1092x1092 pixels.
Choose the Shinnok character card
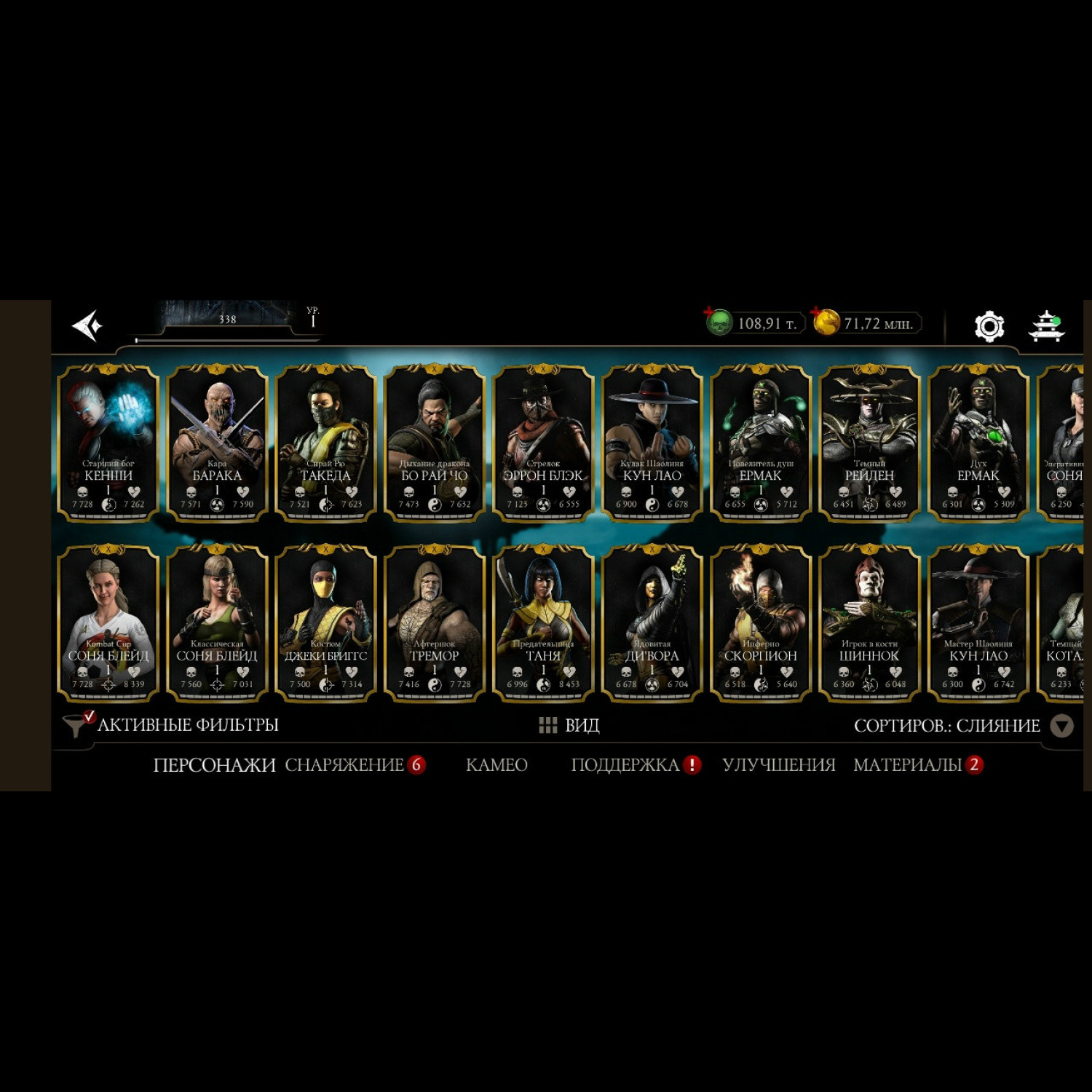click(869, 623)
